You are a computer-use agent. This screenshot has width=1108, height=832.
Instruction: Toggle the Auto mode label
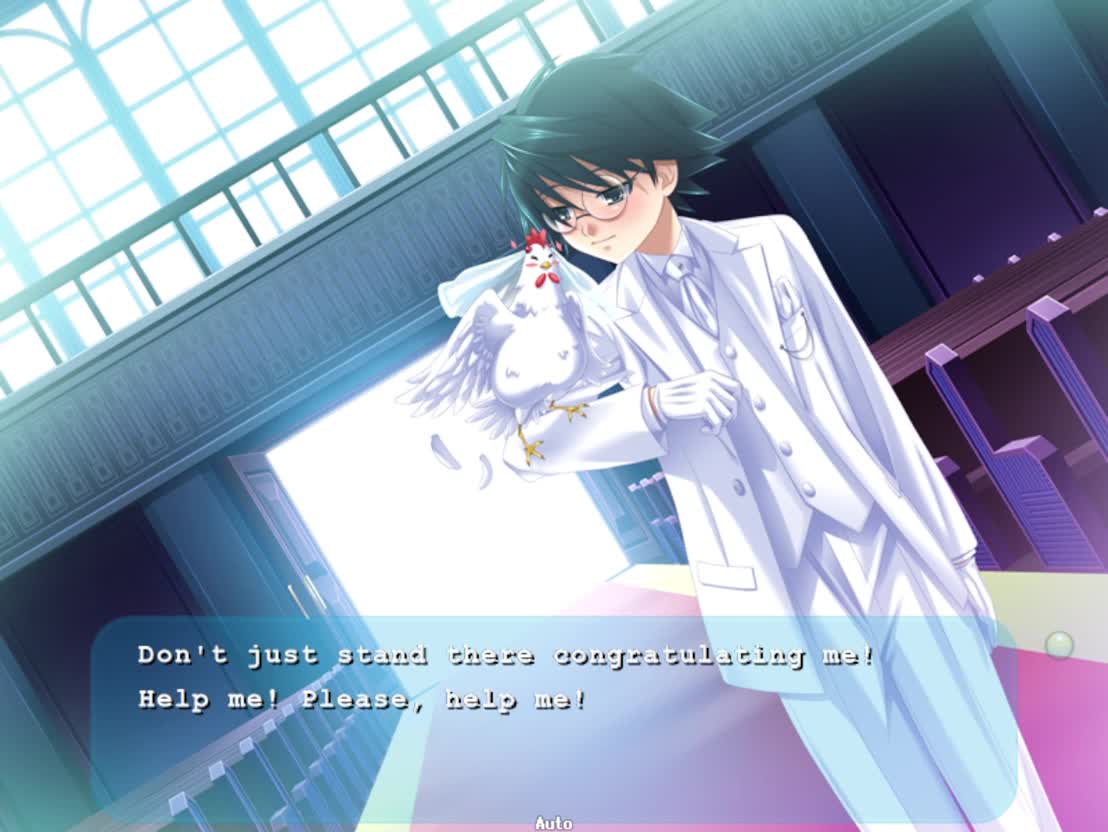(553, 823)
